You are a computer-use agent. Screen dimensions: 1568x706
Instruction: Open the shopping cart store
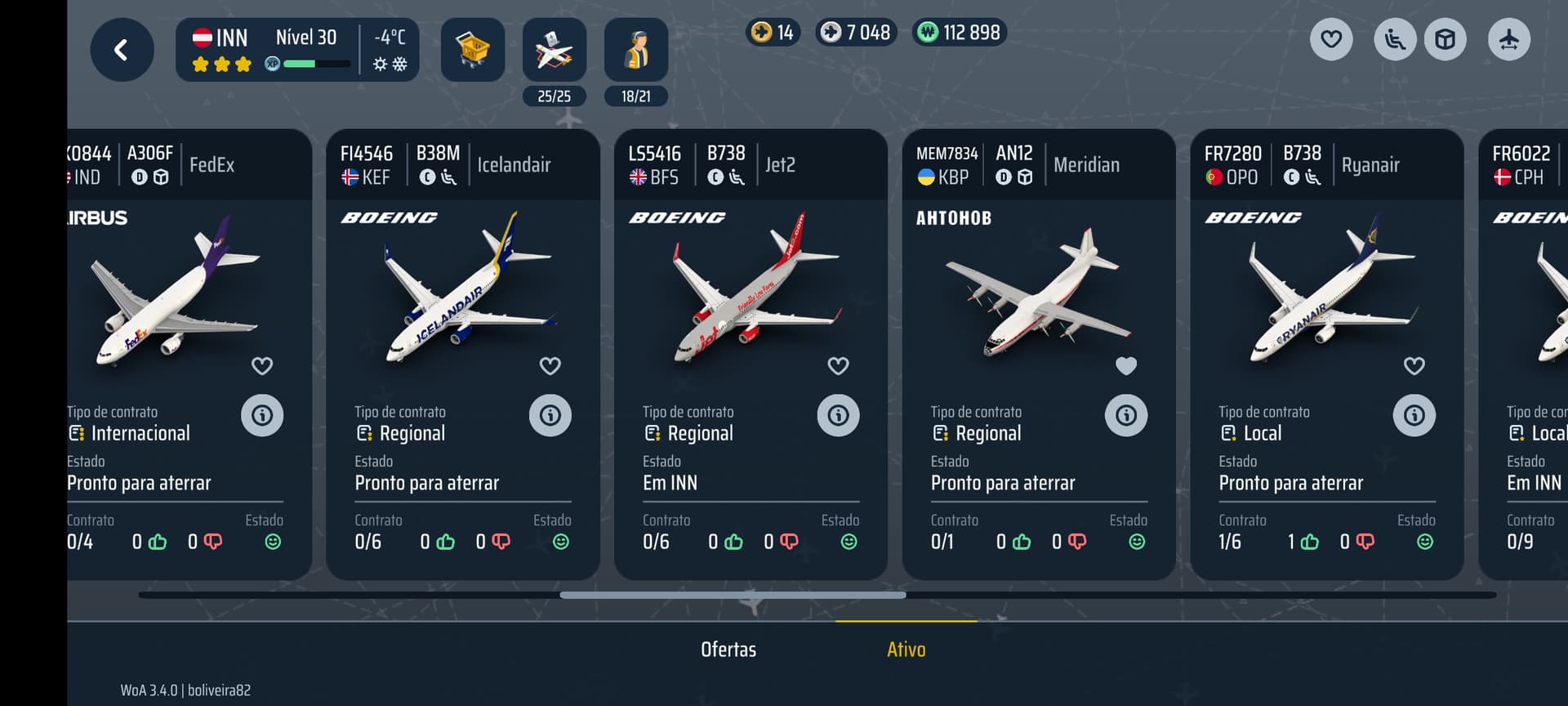tap(472, 51)
